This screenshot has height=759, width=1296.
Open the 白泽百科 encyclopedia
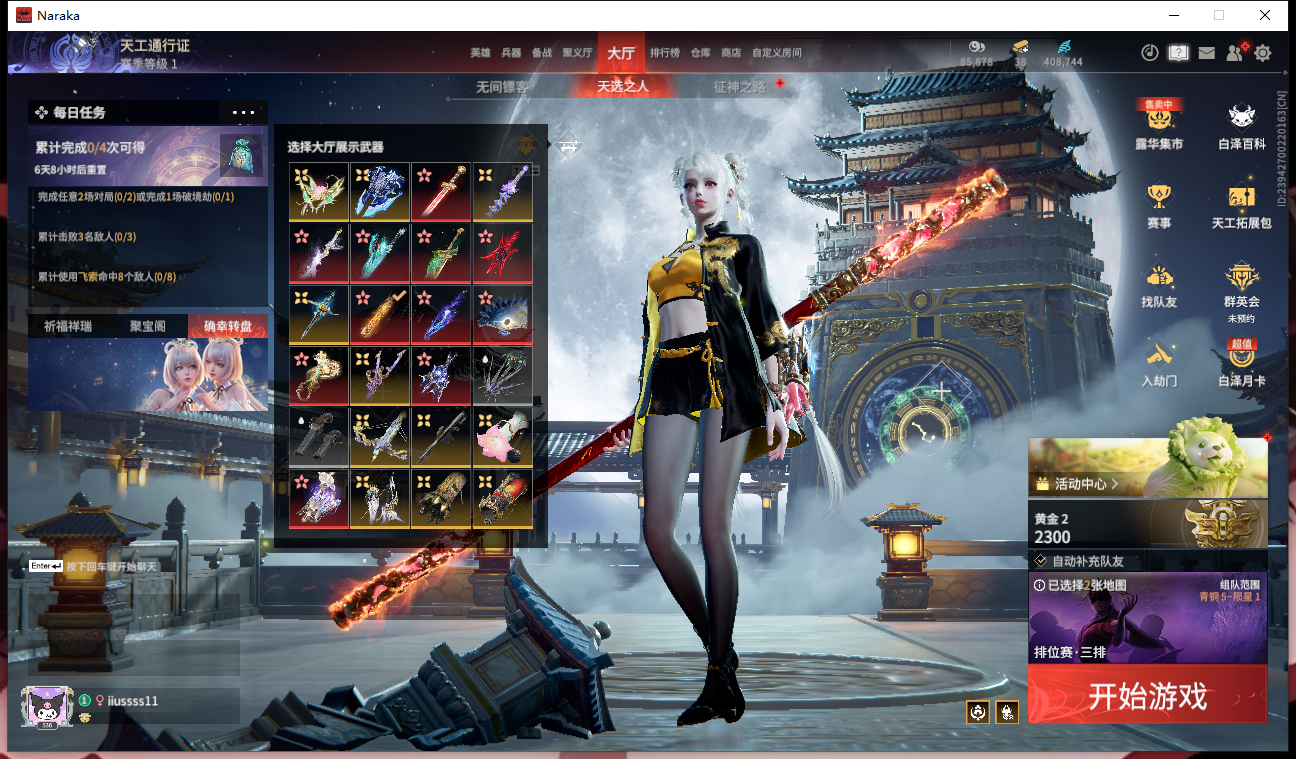[x=1242, y=124]
